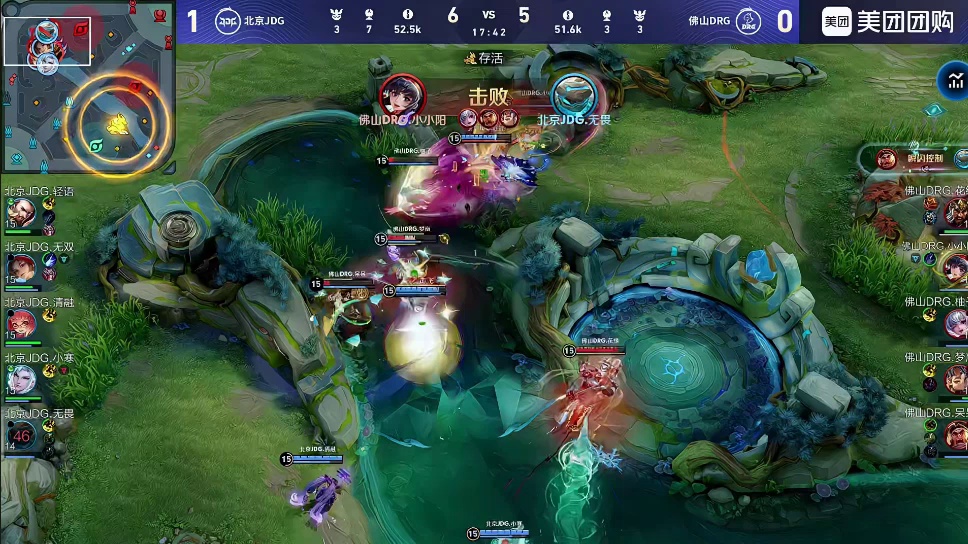Select 北京JDG.无双 hero portrait
This screenshot has width=968, height=544.
point(20,268)
